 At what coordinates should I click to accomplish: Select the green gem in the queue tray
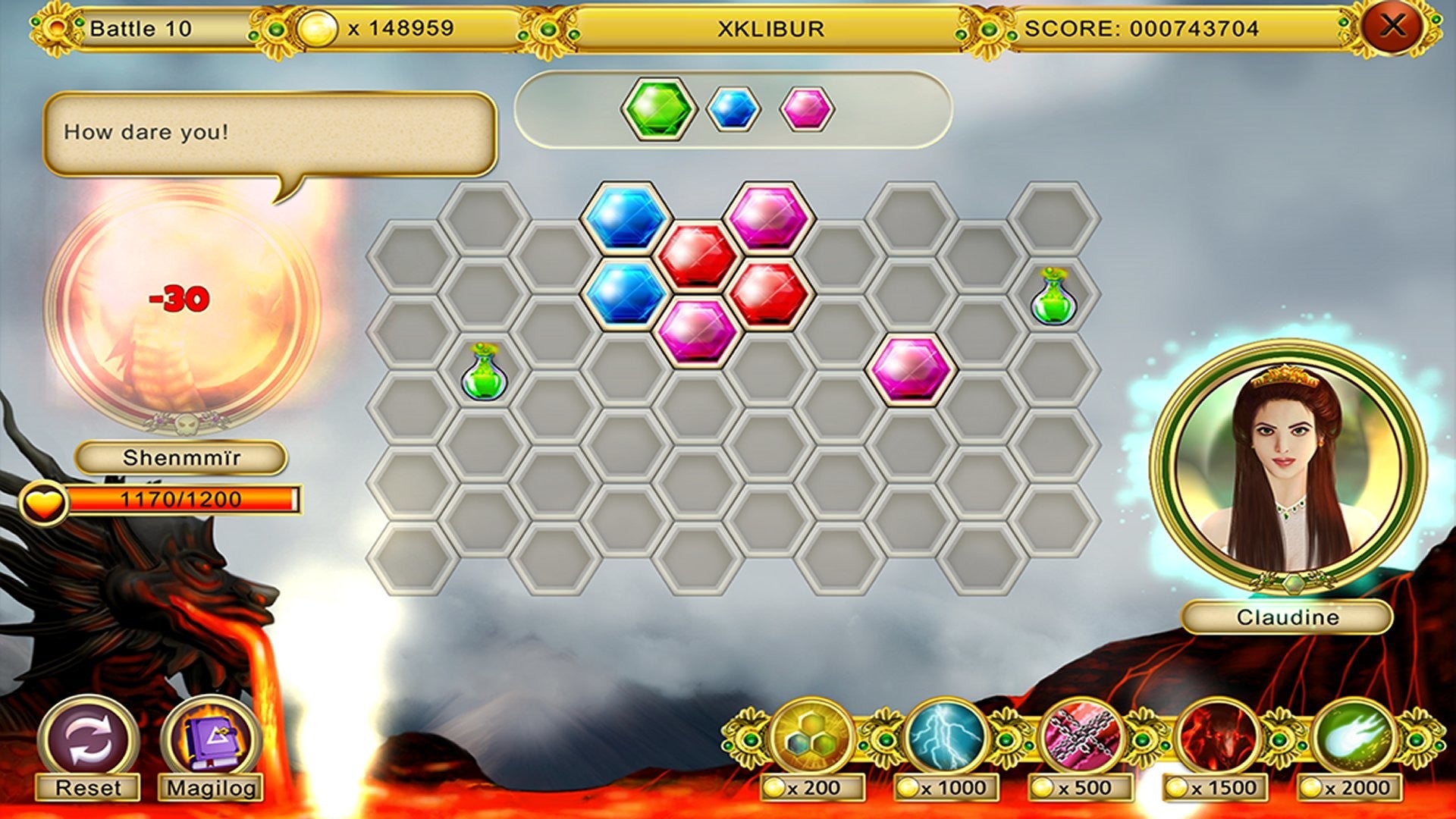657,109
